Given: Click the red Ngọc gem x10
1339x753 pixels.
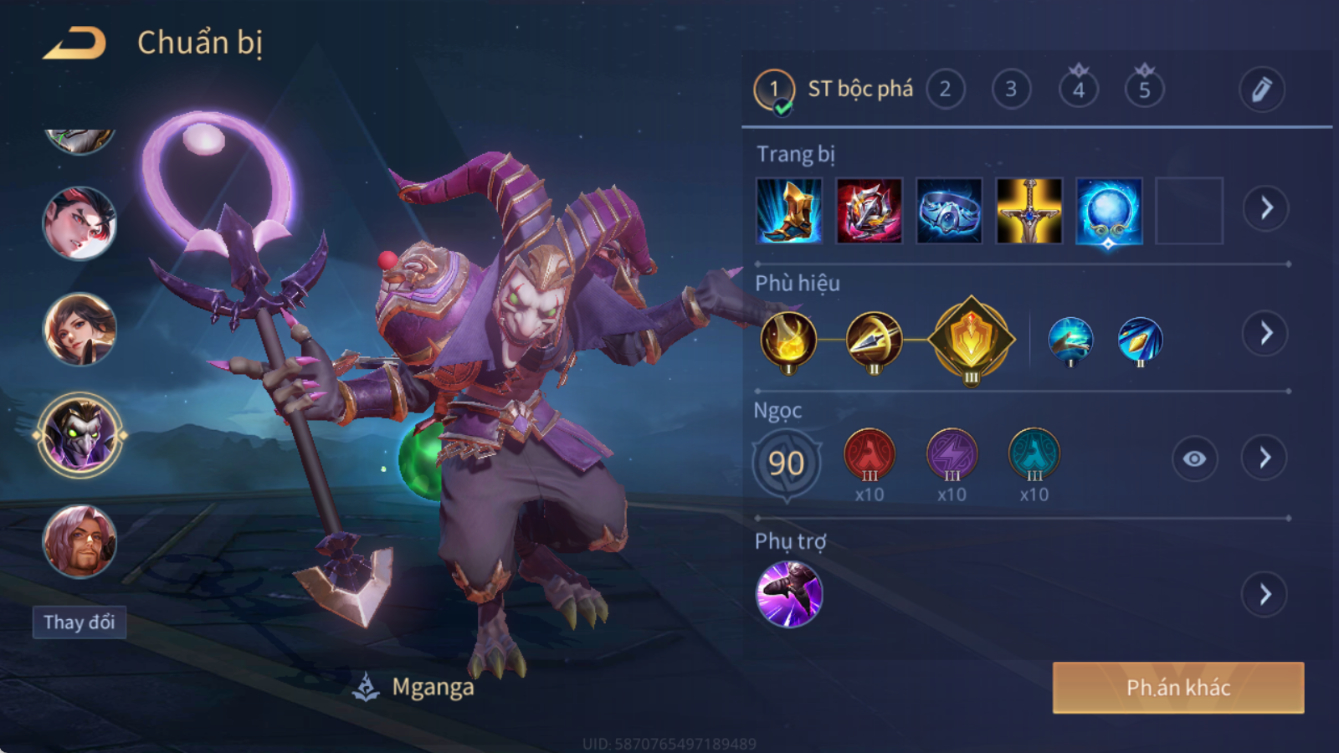Looking at the screenshot, I should (x=869, y=455).
